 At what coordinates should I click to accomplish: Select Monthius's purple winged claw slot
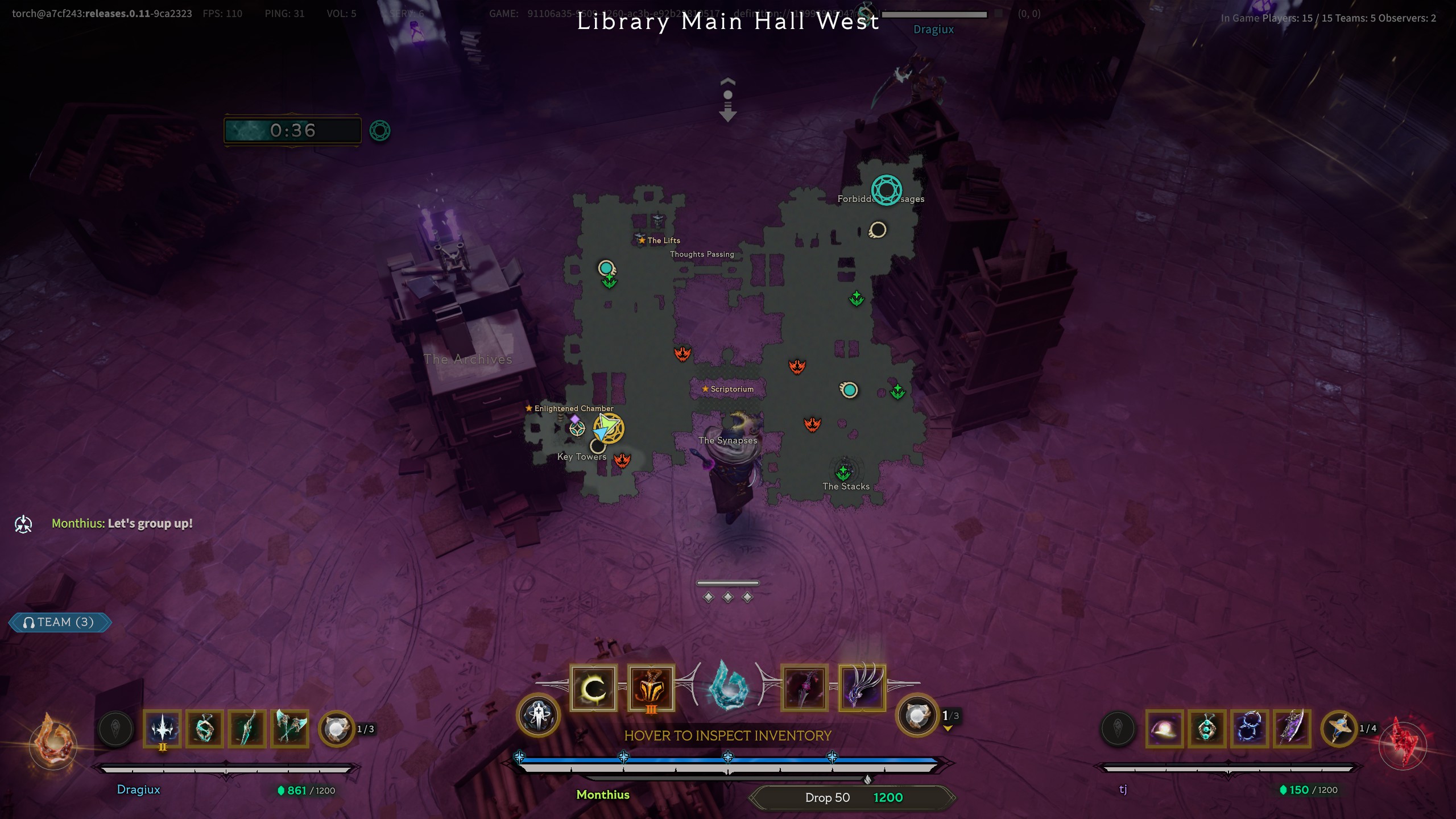[862, 688]
